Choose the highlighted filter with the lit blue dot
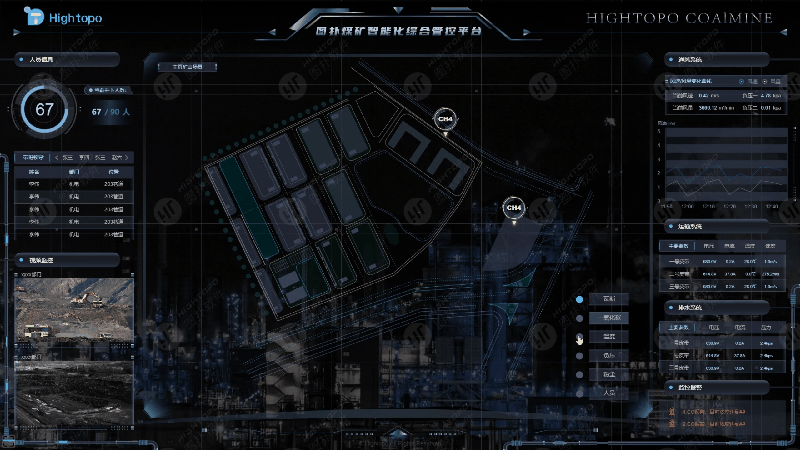 click(608, 299)
